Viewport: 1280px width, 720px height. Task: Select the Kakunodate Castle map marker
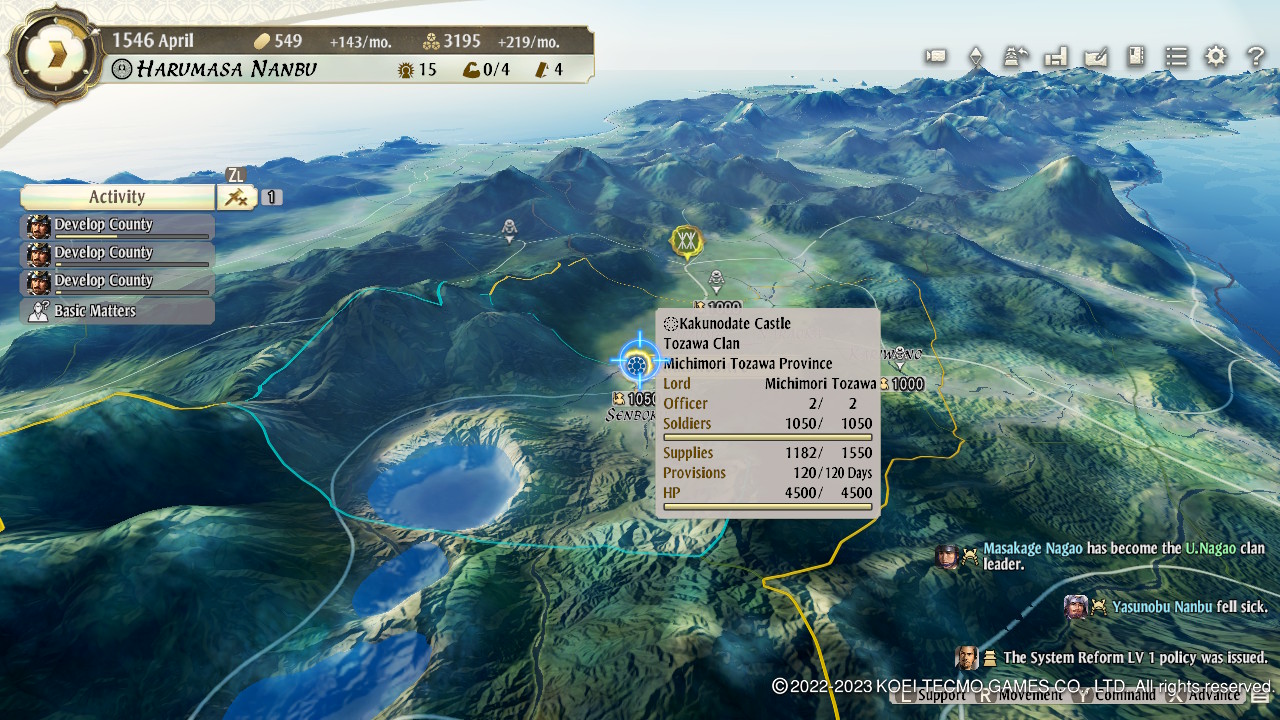coord(637,361)
